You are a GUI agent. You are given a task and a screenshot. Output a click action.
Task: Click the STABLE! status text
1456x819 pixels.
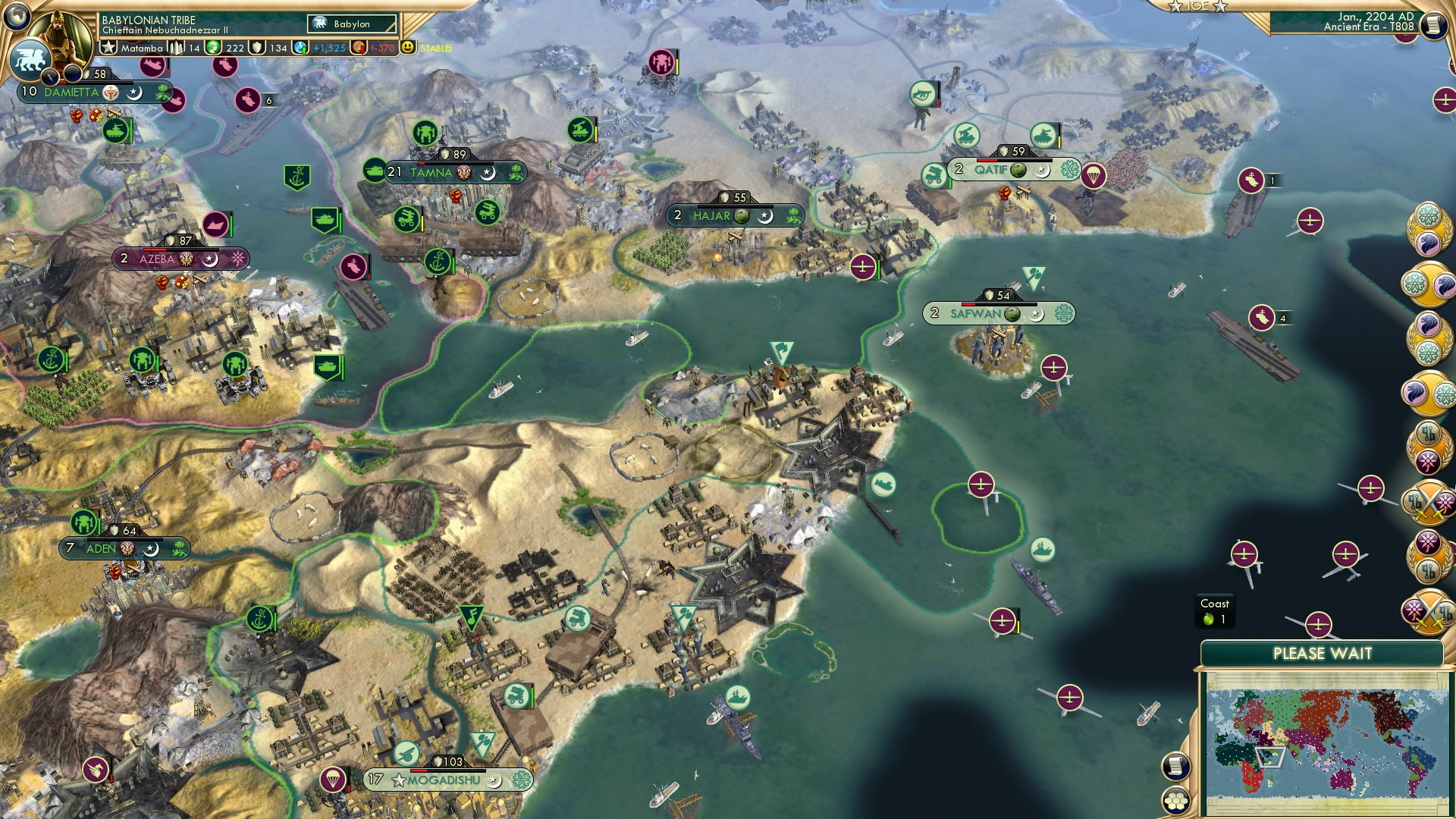point(435,49)
